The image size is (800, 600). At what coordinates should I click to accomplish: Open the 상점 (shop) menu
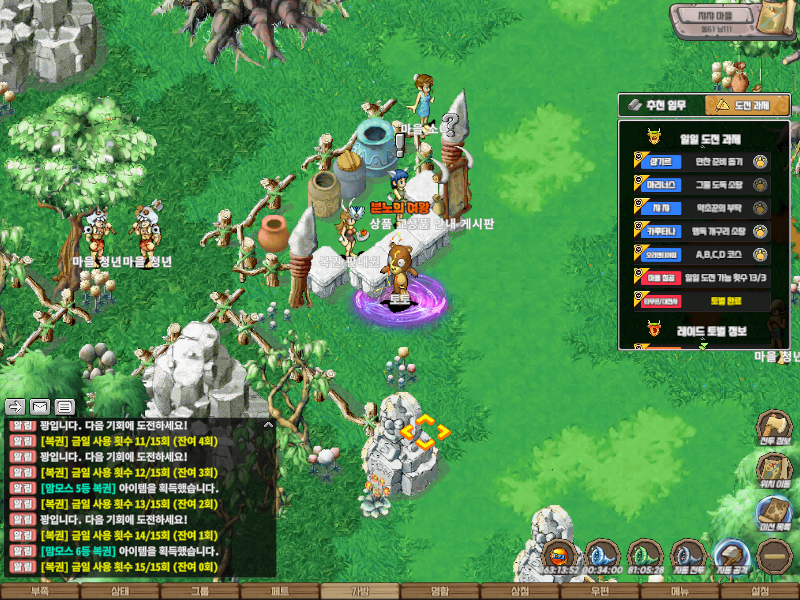click(x=520, y=591)
